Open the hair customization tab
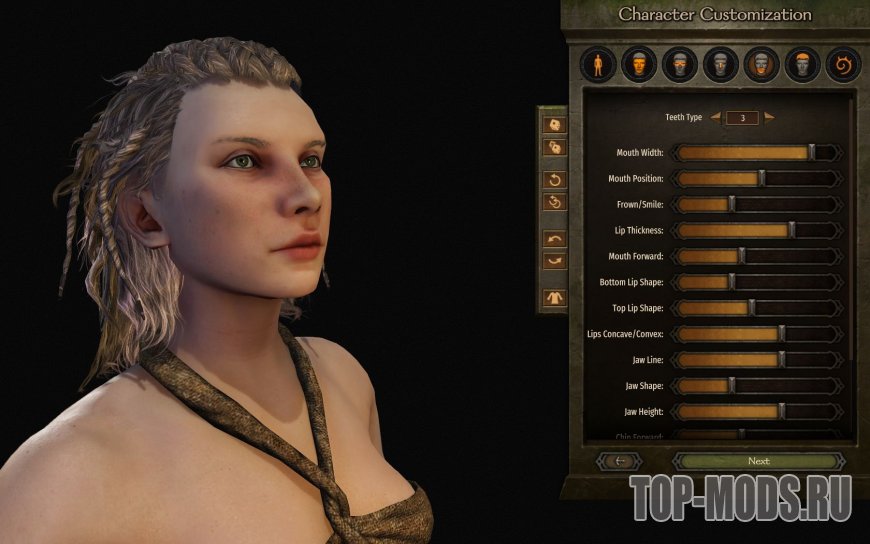This screenshot has width=870, height=544. (x=802, y=65)
